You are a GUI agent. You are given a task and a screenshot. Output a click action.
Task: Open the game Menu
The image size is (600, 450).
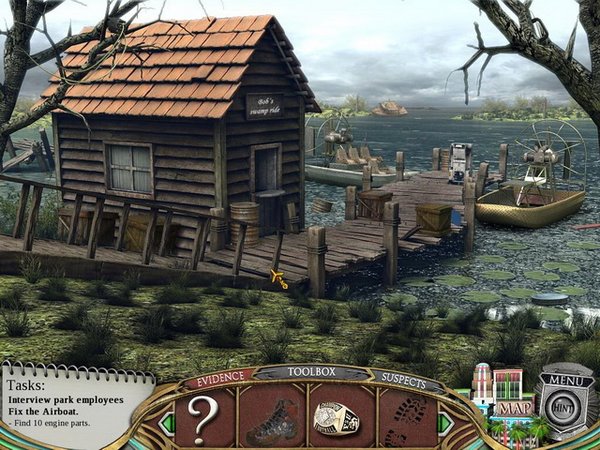pos(566,381)
